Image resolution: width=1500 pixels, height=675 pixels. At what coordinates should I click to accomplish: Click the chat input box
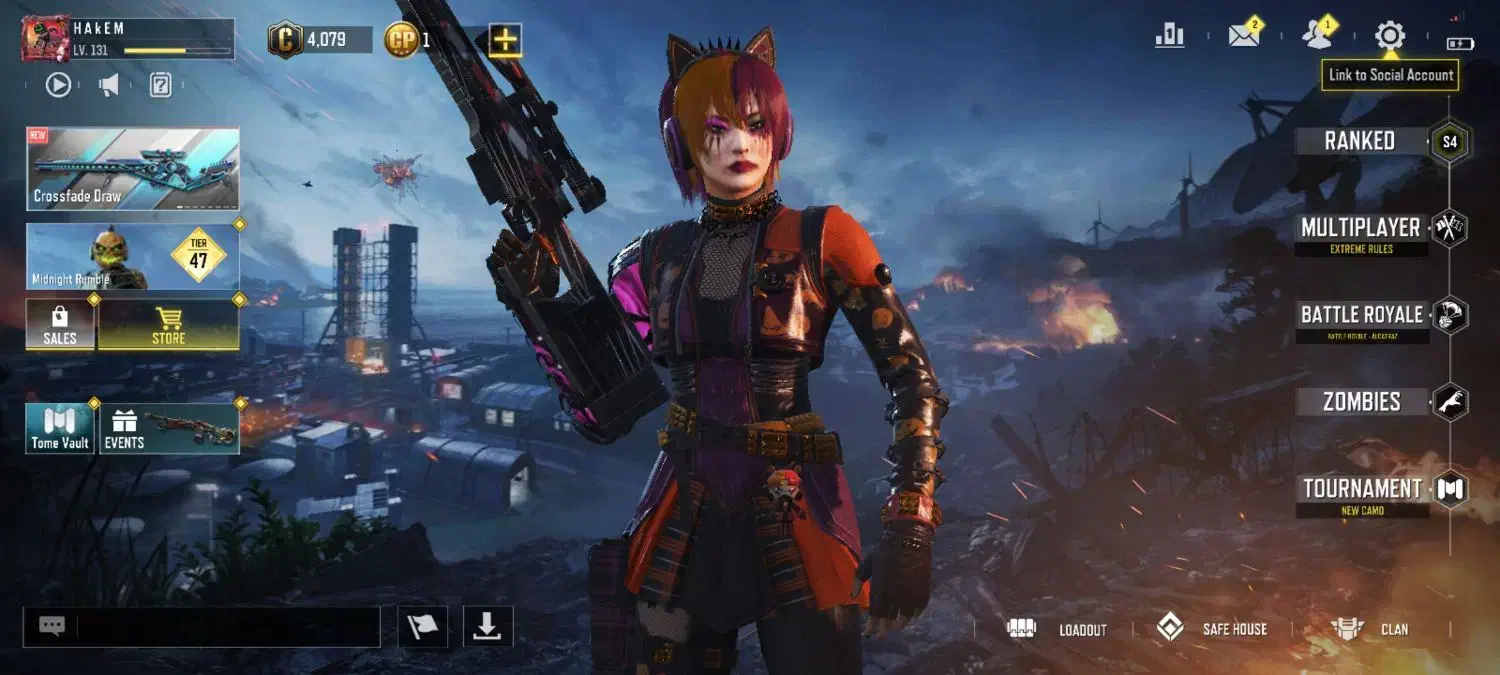point(227,627)
